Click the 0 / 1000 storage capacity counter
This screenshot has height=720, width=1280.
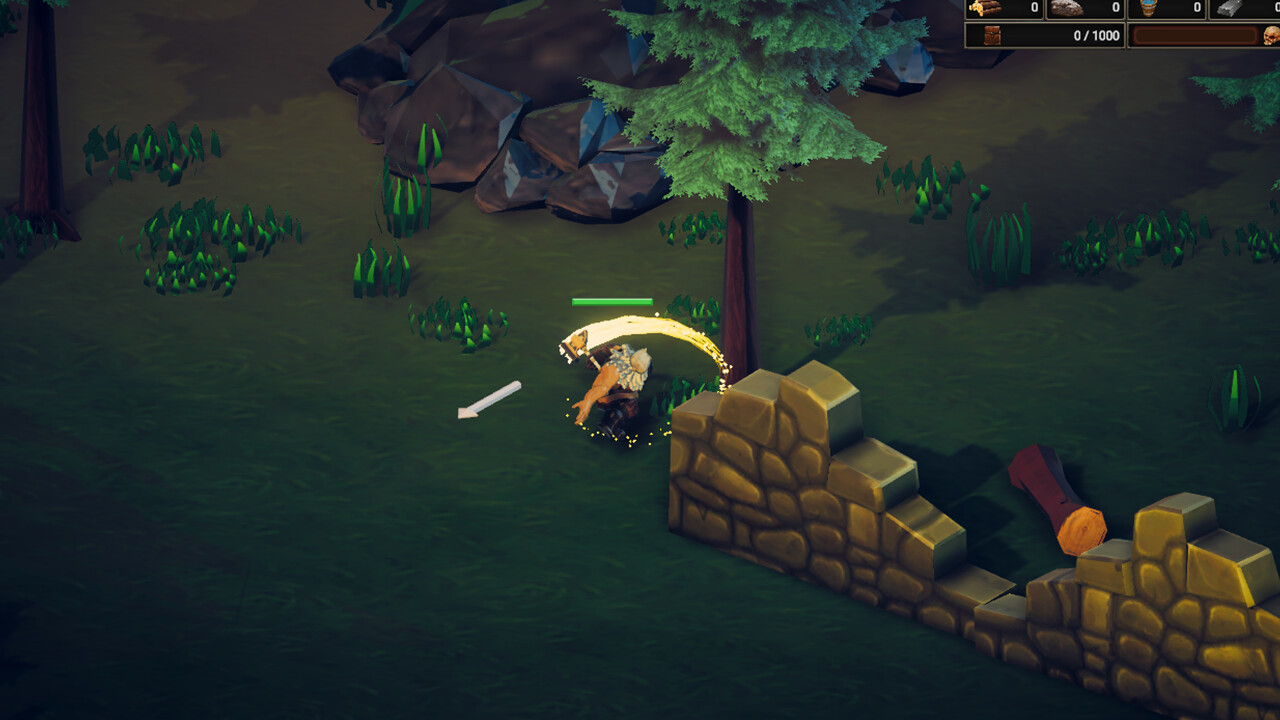tap(1096, 35)
